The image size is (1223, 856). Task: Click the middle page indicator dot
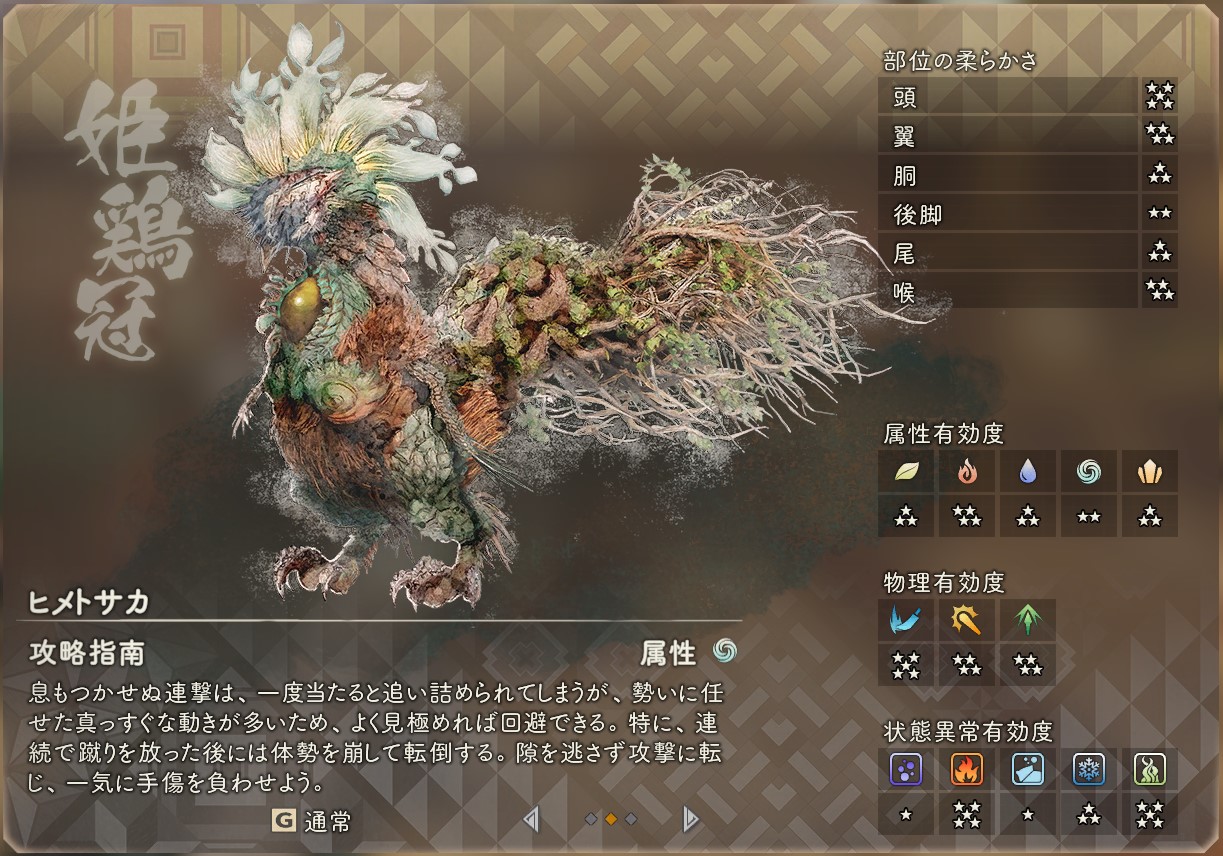click(611, 820)
